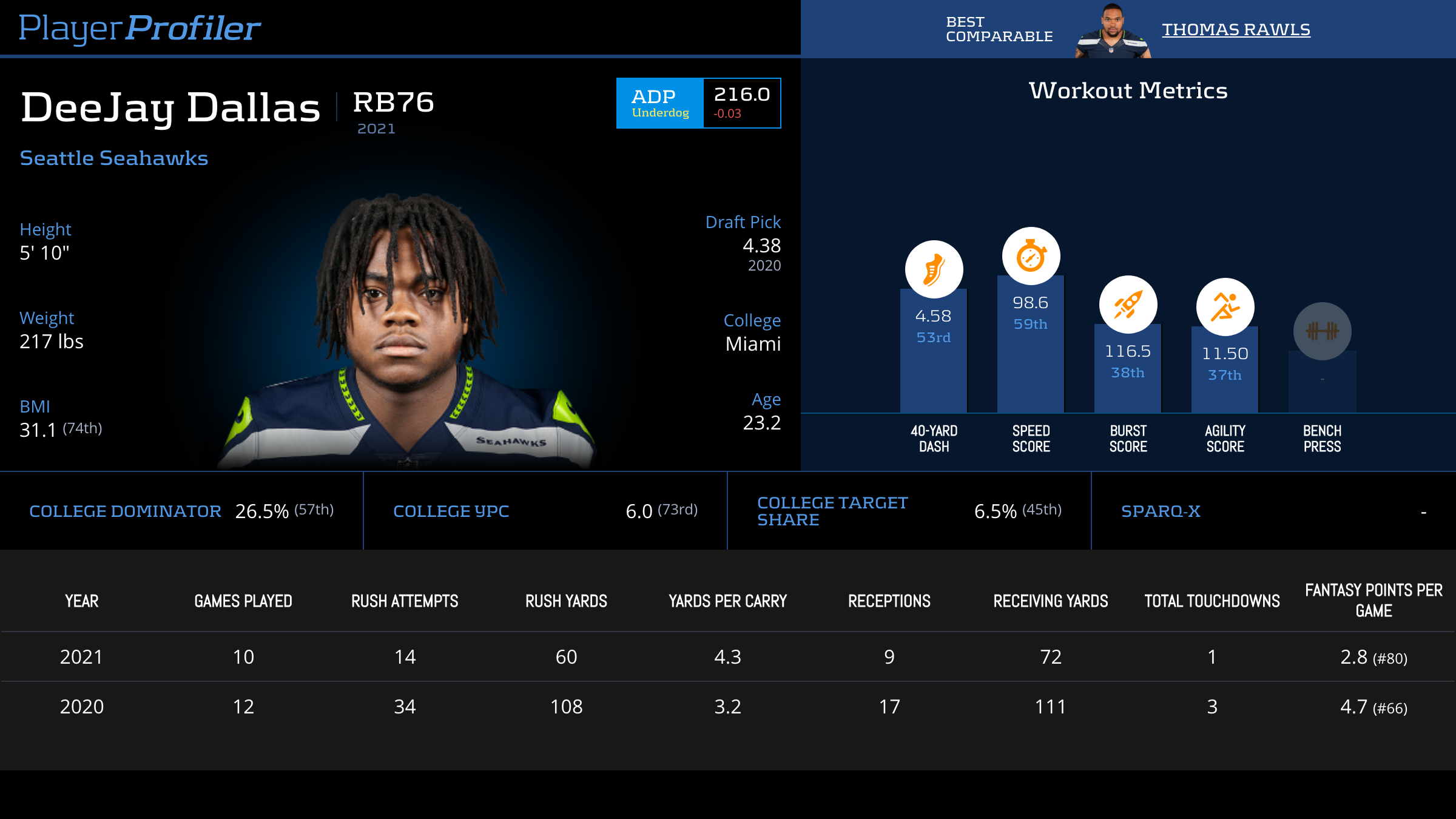Screen dimensions: 1456x819
Task: Select the ADP Underdog box
Action: click(698, 103)
